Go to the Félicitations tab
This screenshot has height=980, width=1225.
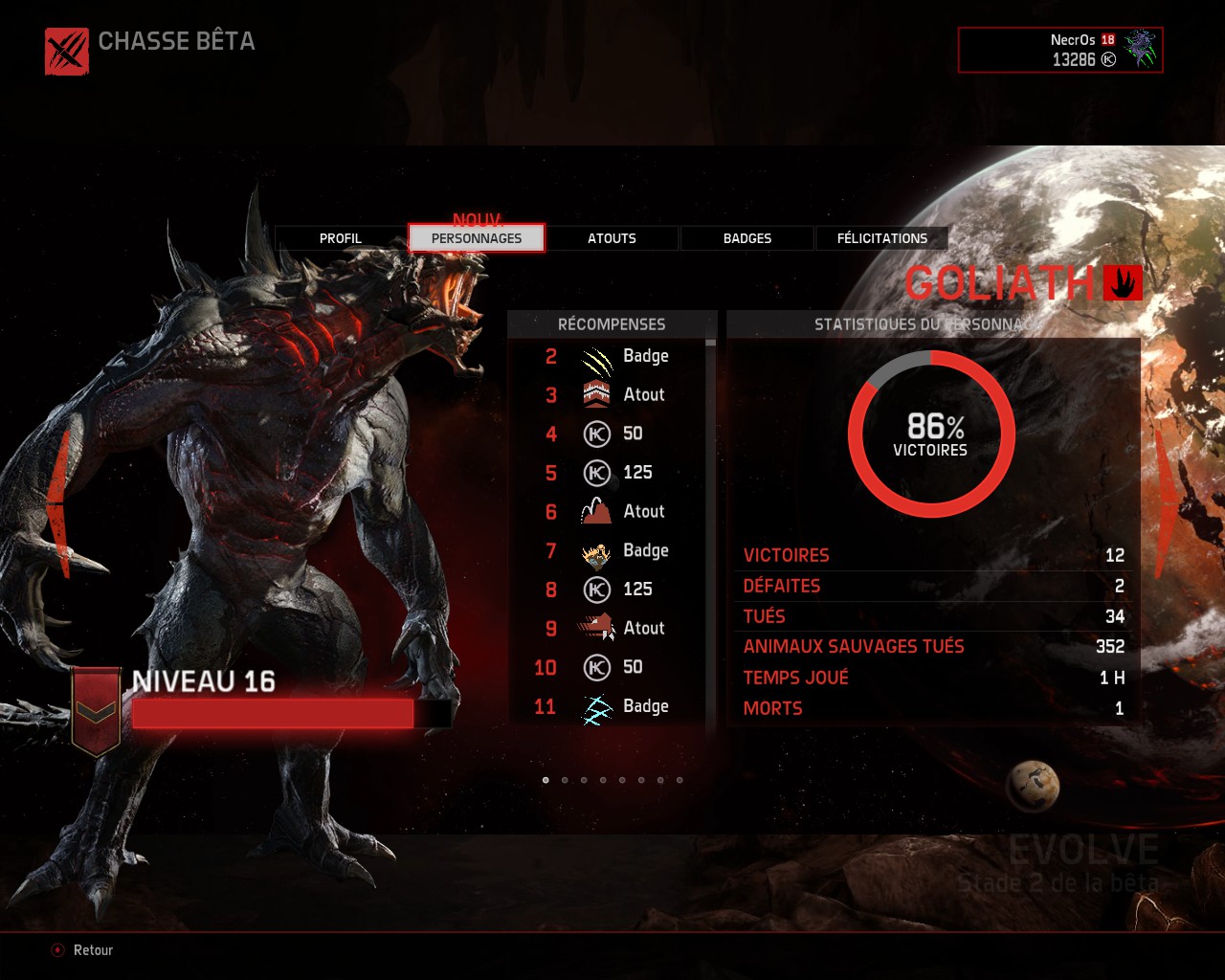(x=881, y=238)
